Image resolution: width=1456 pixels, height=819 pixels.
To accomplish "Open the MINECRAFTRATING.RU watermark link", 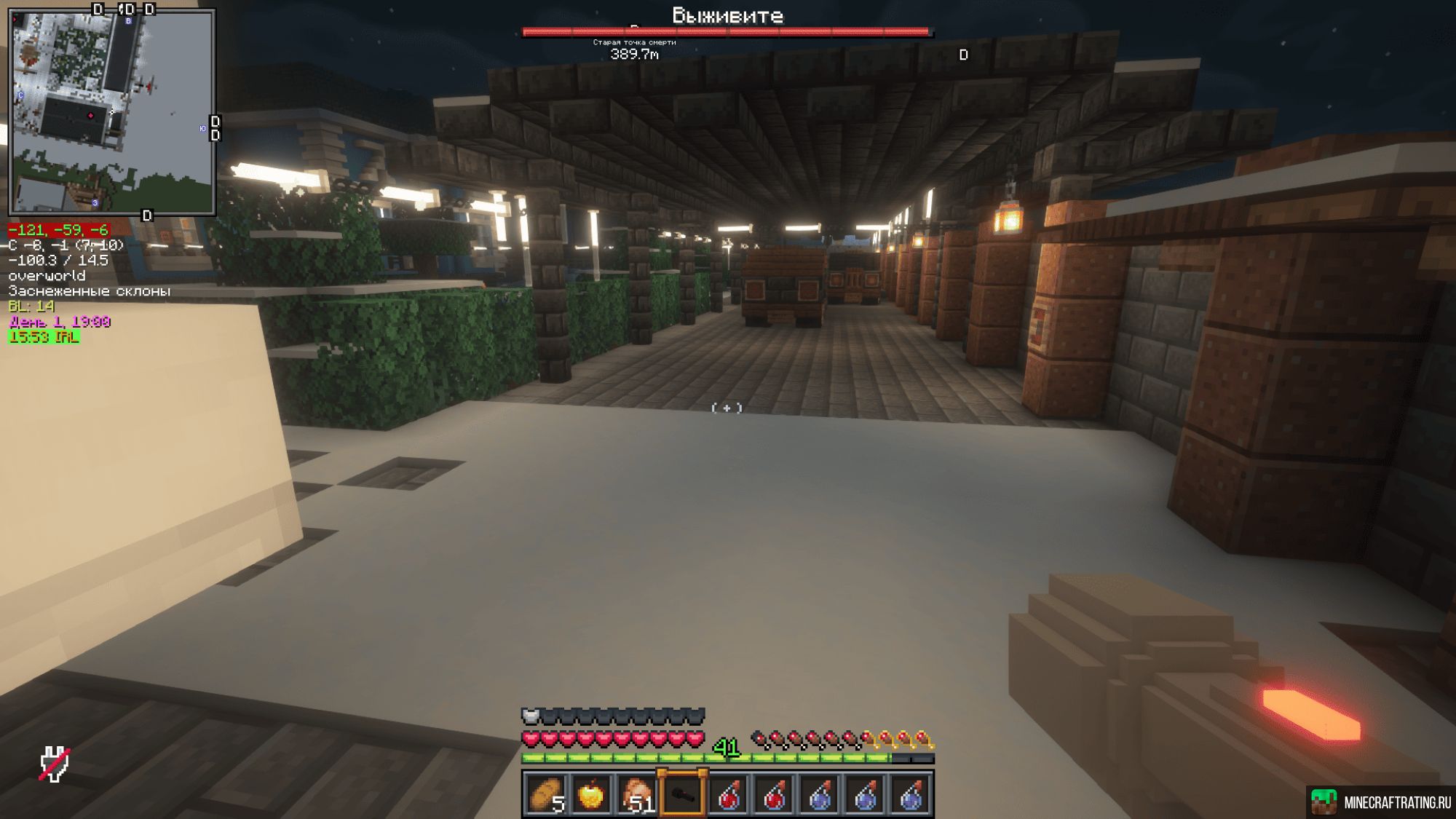I will tap(1382, 802).
